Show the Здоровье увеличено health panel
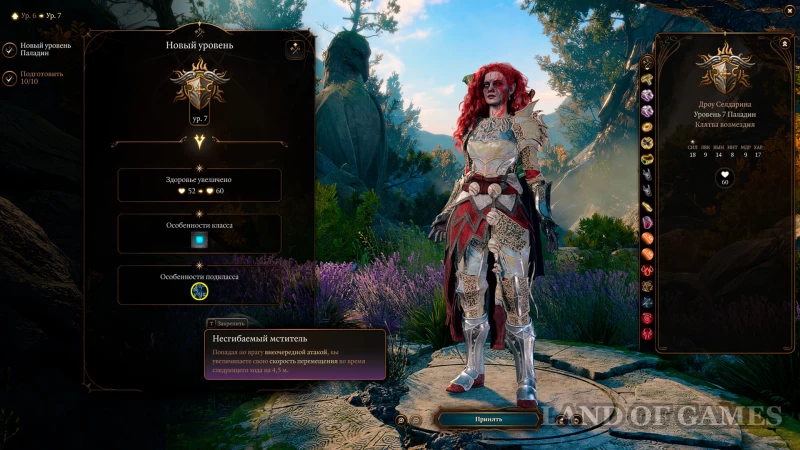Viewport: 800px width, 450px height. (199, 185)
